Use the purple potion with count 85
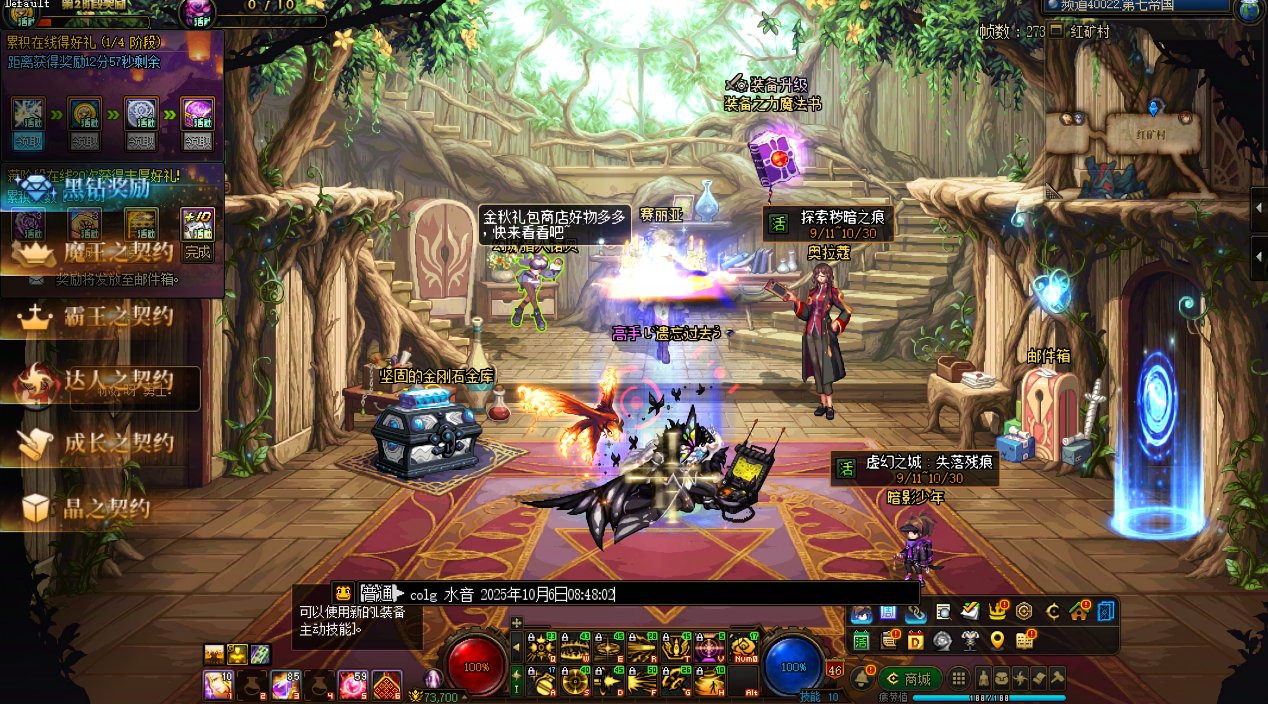 285,685
